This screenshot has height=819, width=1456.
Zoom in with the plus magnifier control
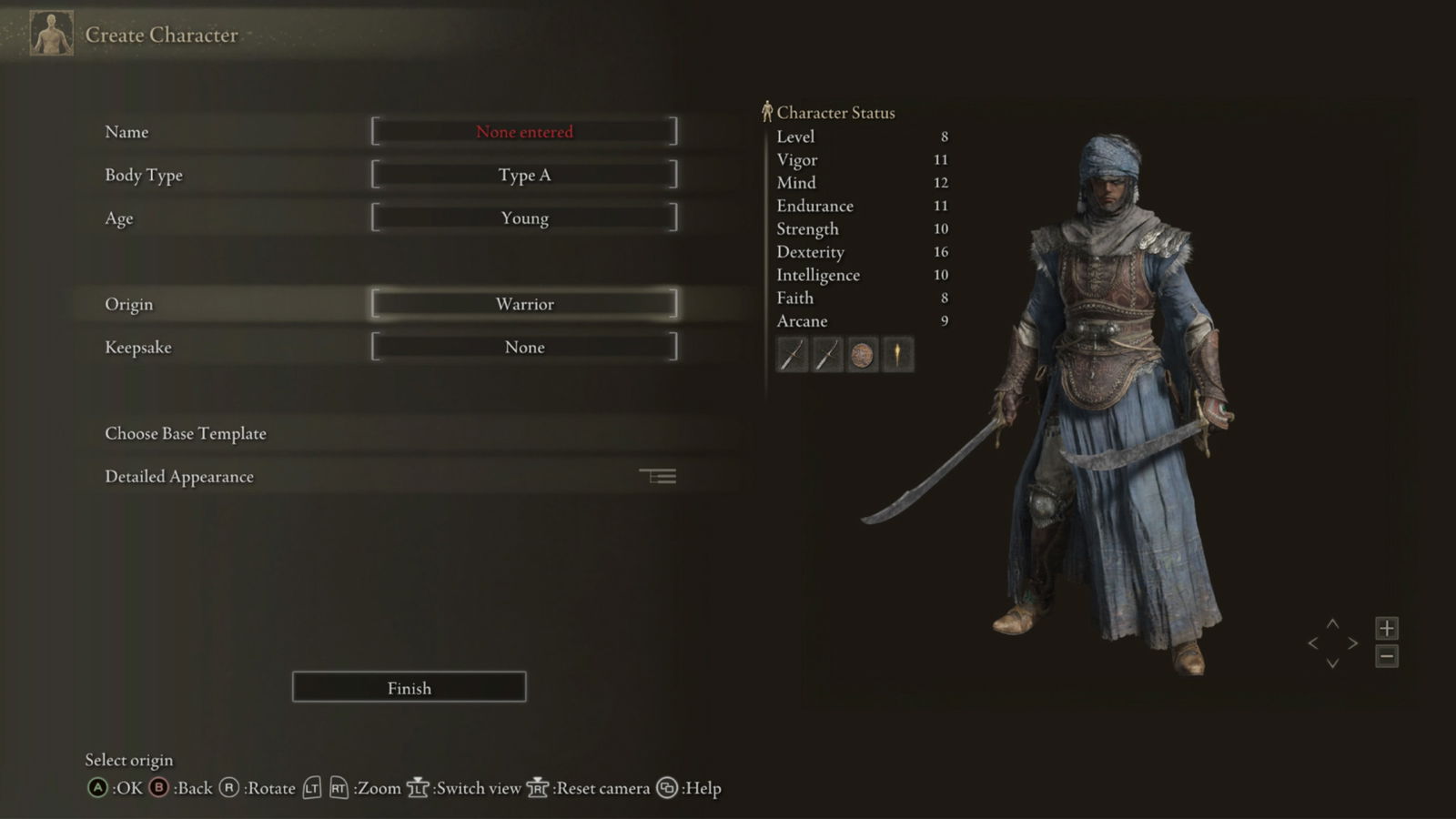tap(1386, 628)
